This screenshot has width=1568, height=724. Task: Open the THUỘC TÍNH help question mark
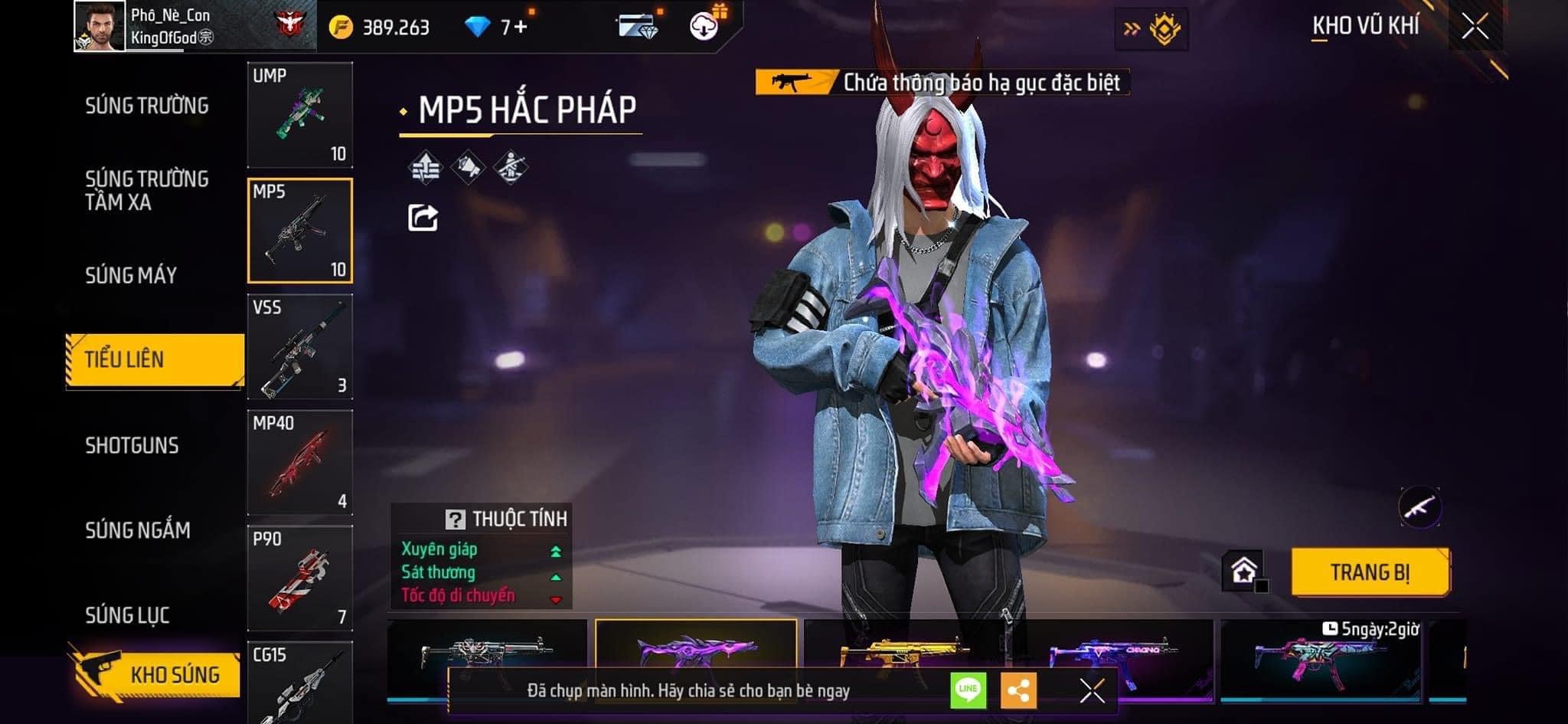tap(455, 519)
